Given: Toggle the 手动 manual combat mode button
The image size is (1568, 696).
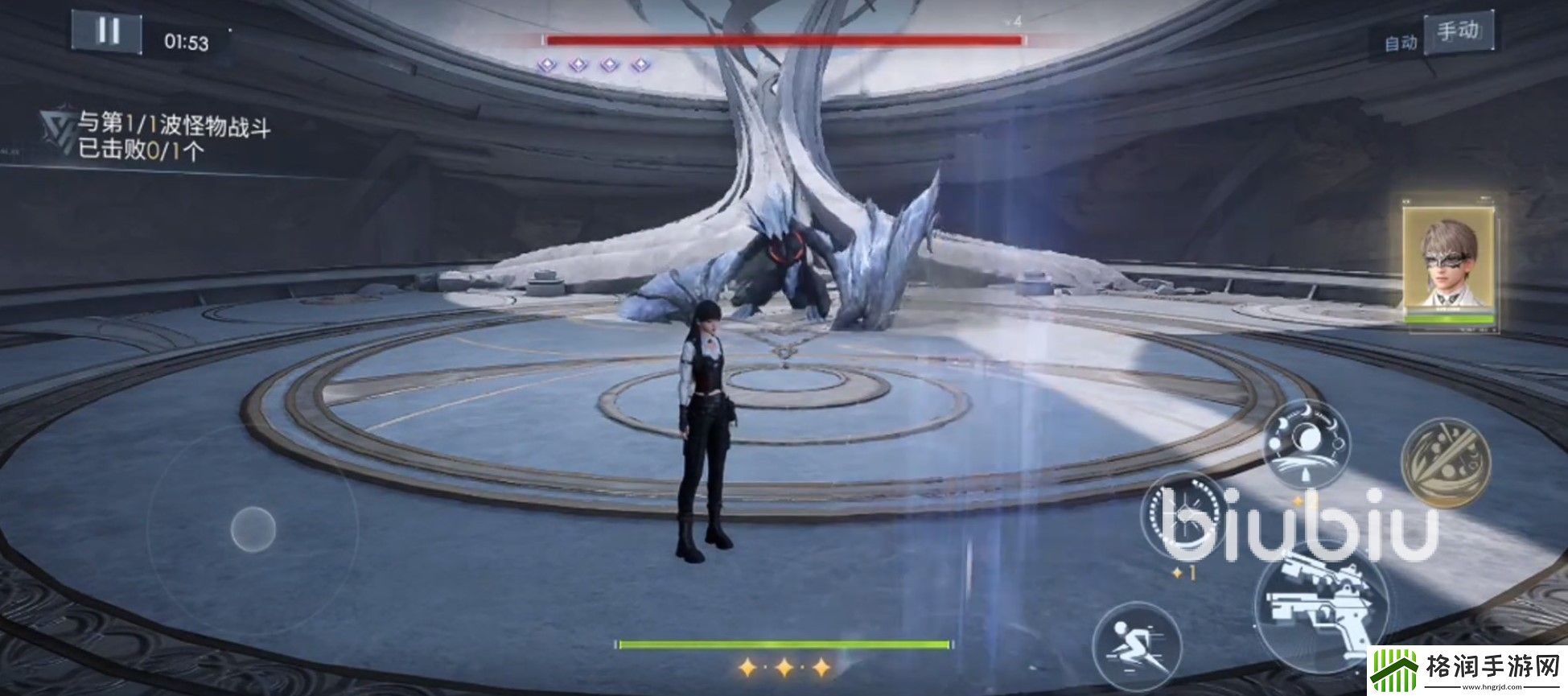Looking at the screenshot, I should [x=1457, y=32].
